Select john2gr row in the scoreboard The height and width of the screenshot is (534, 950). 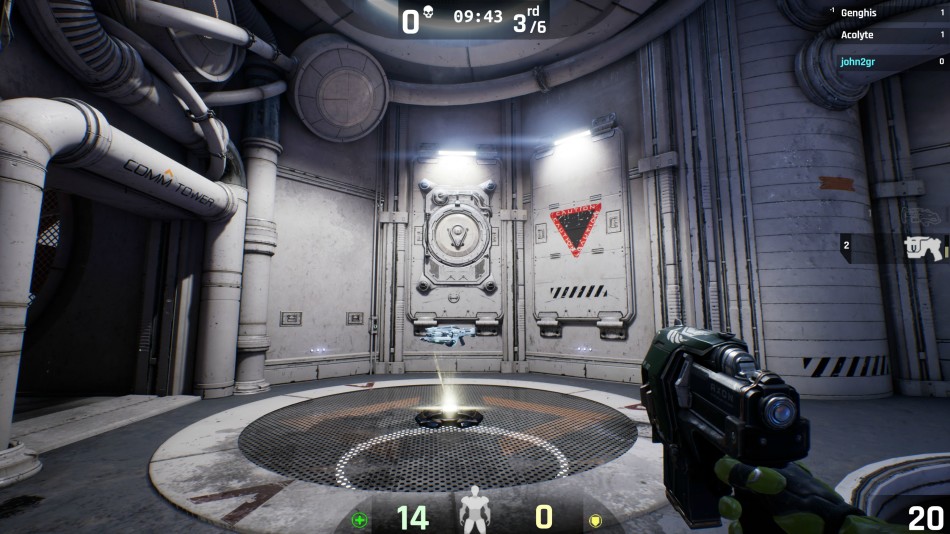pyautogui.click(x=888, y=60)
